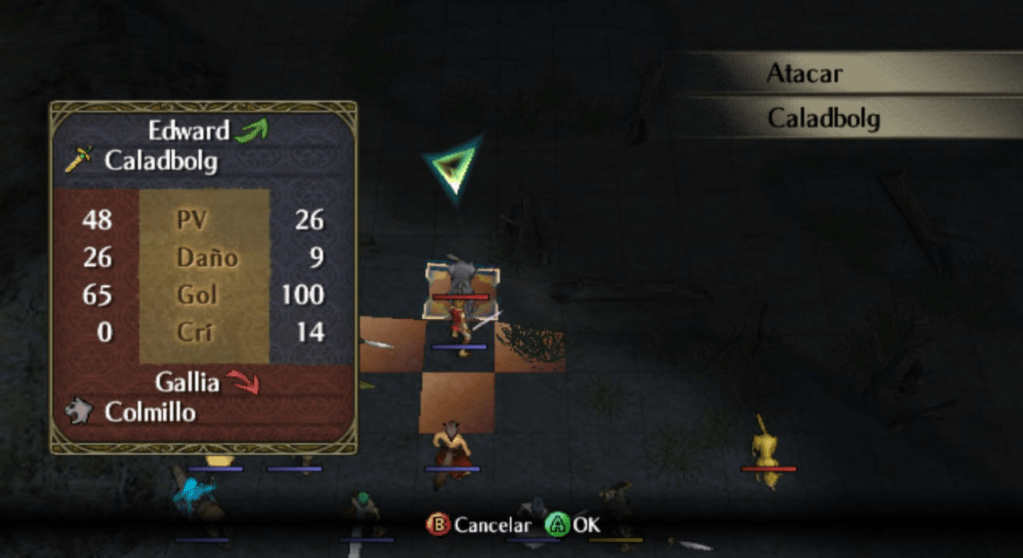The image size is (1023, 558).
Task: Confirm the enemy unit under the selection cursor
Action: 460,279
